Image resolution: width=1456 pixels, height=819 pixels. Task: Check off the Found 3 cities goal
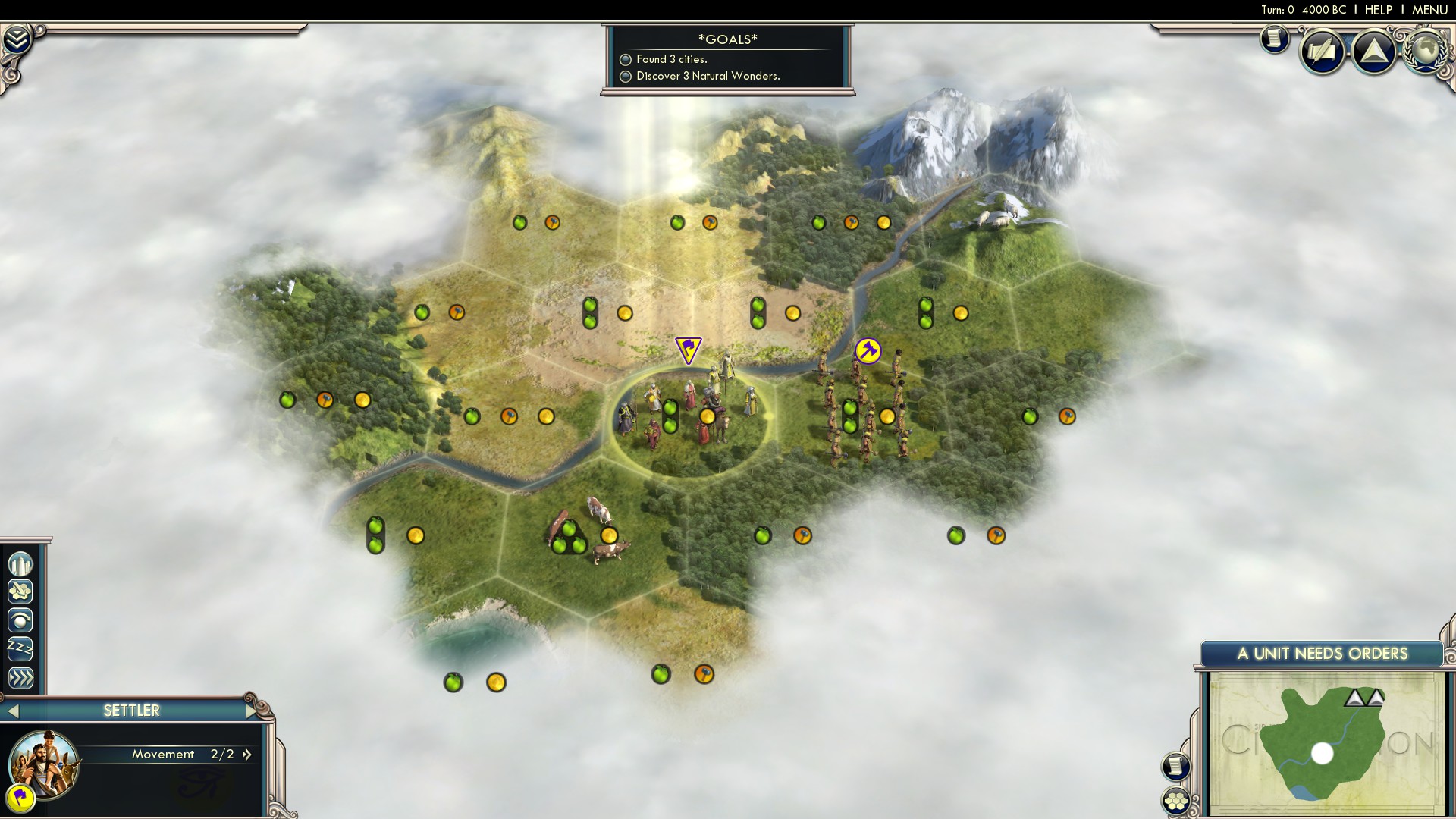(626, 60)
